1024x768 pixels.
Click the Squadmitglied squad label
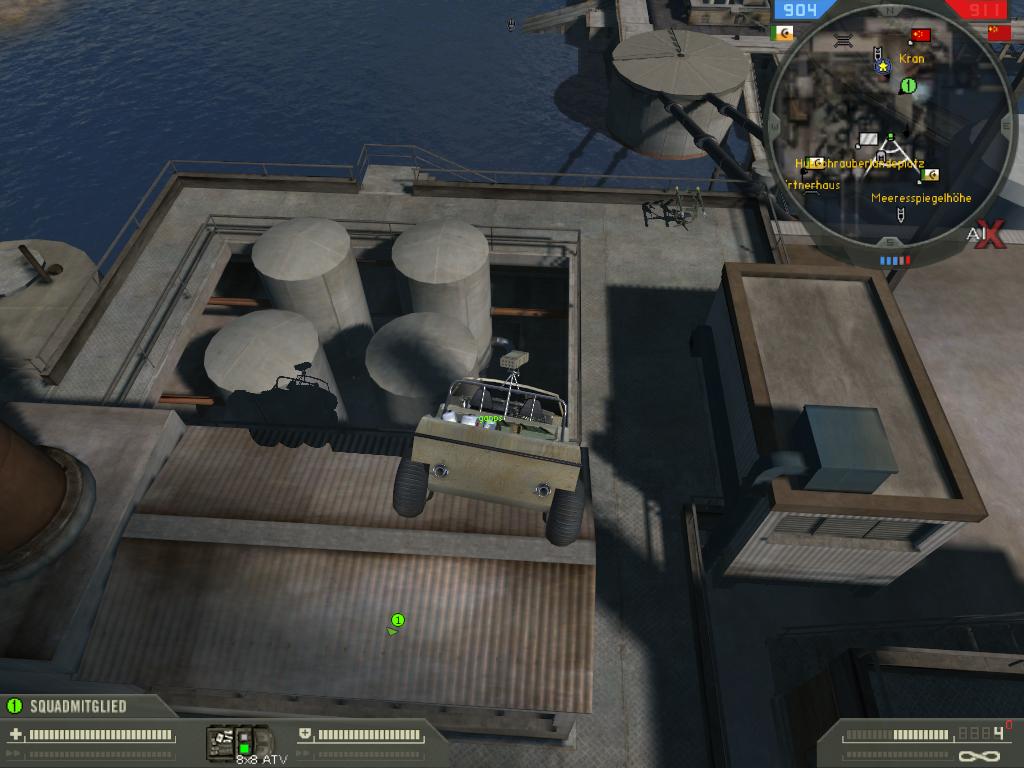78,706
